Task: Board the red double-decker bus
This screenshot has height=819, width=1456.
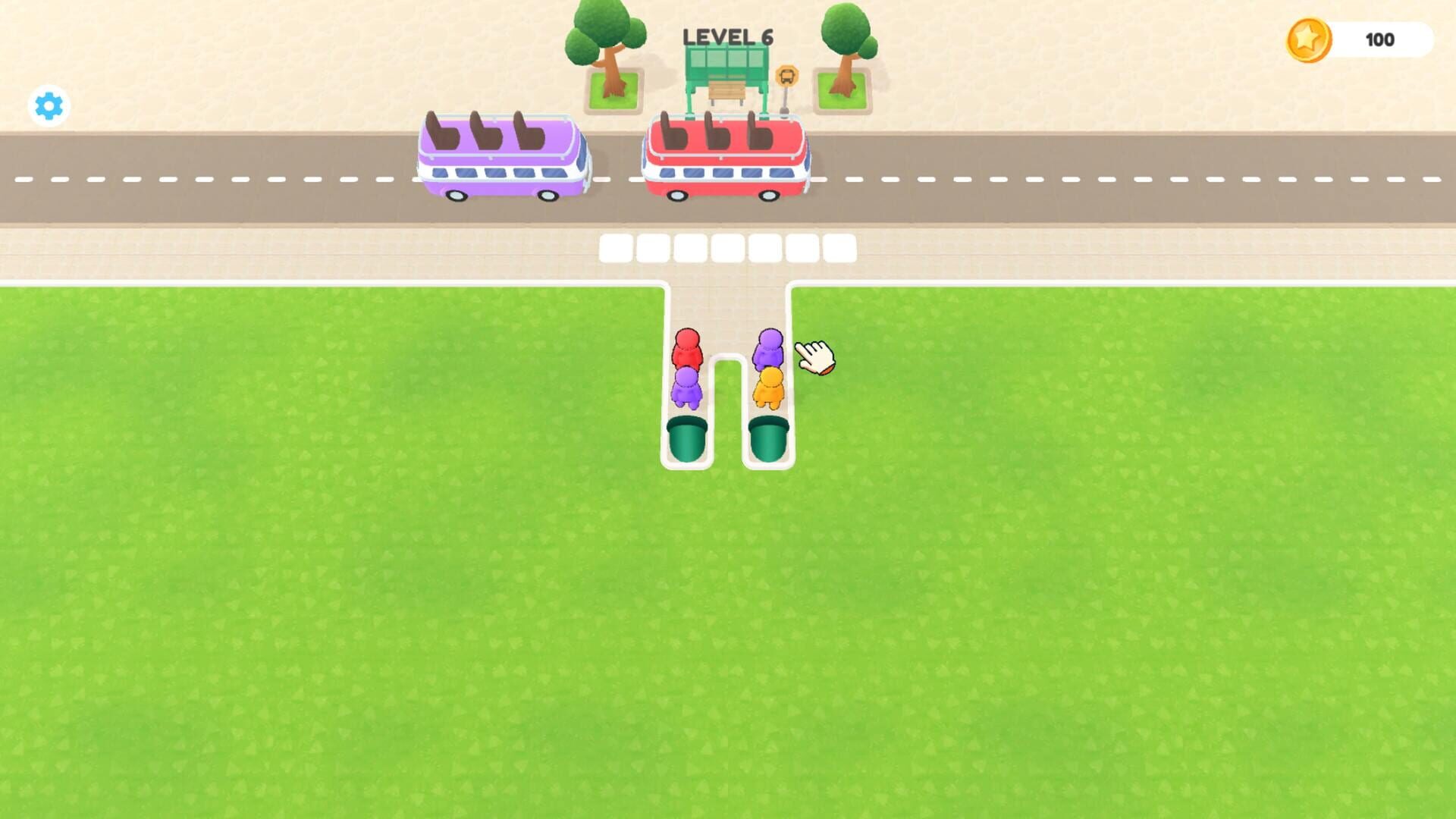Action: click(724, 155)
